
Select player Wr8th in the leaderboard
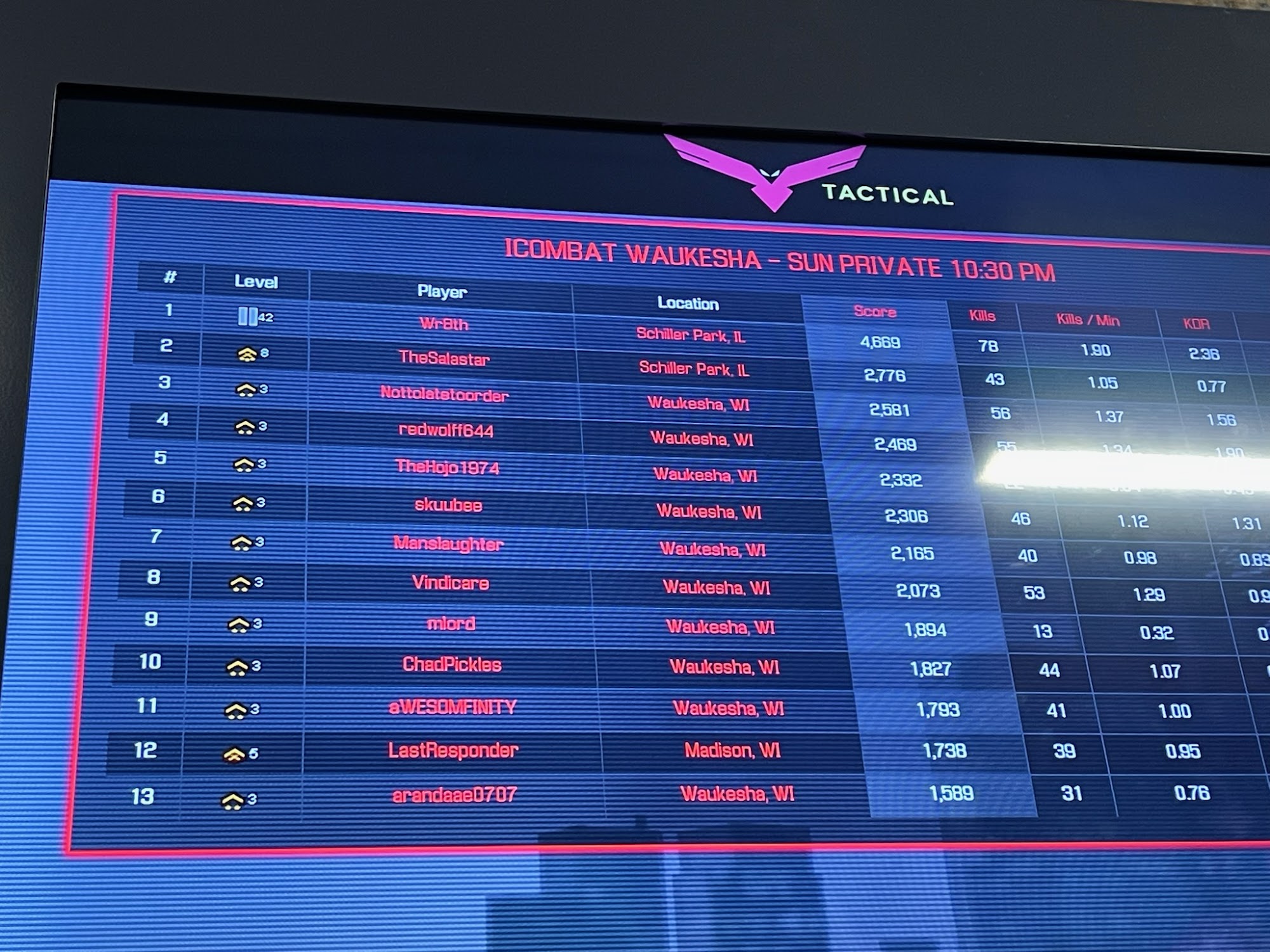pos(444,324)
